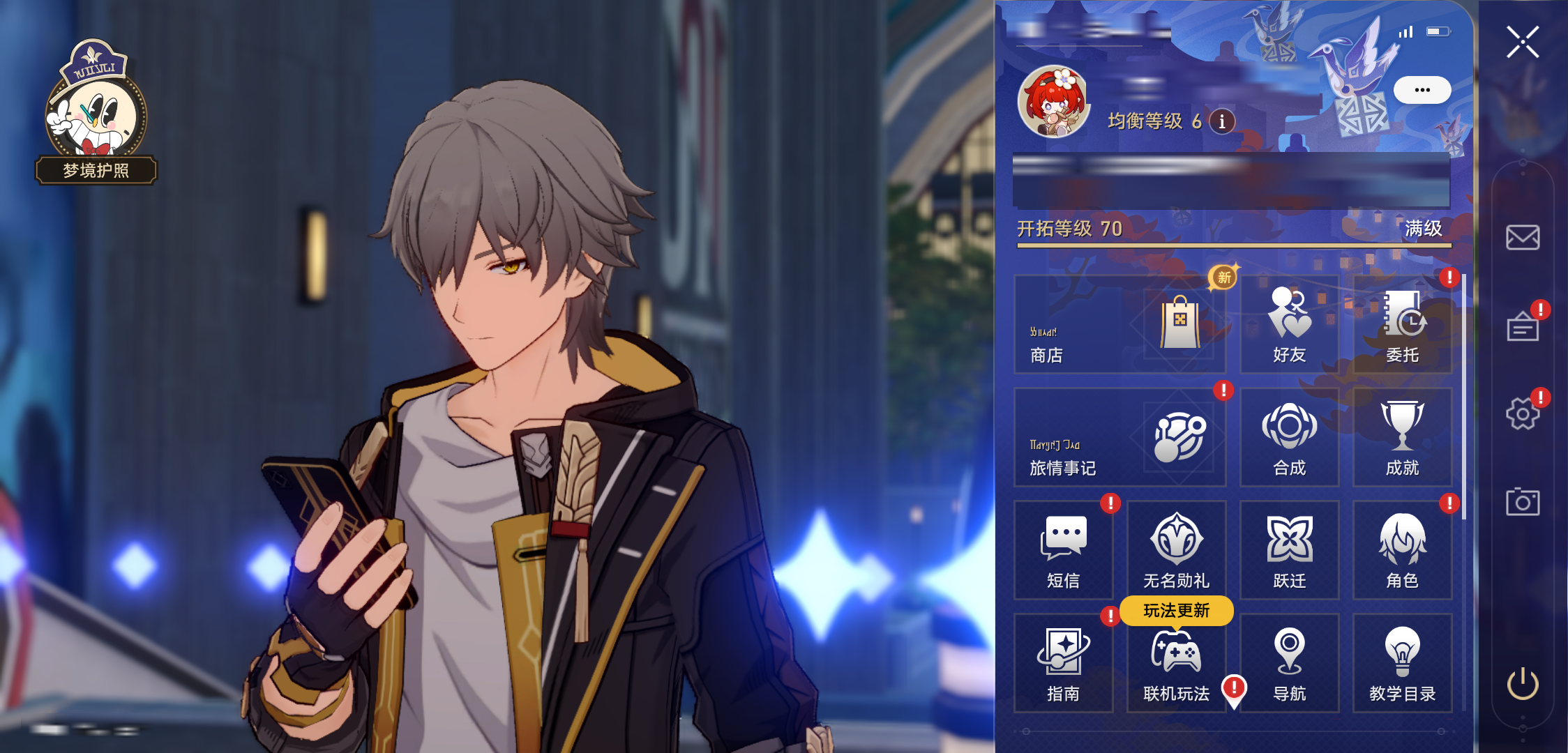Screen dimensions: 1568x753
Task: Open the 角色 characters menu
Action: (1402, 550)
